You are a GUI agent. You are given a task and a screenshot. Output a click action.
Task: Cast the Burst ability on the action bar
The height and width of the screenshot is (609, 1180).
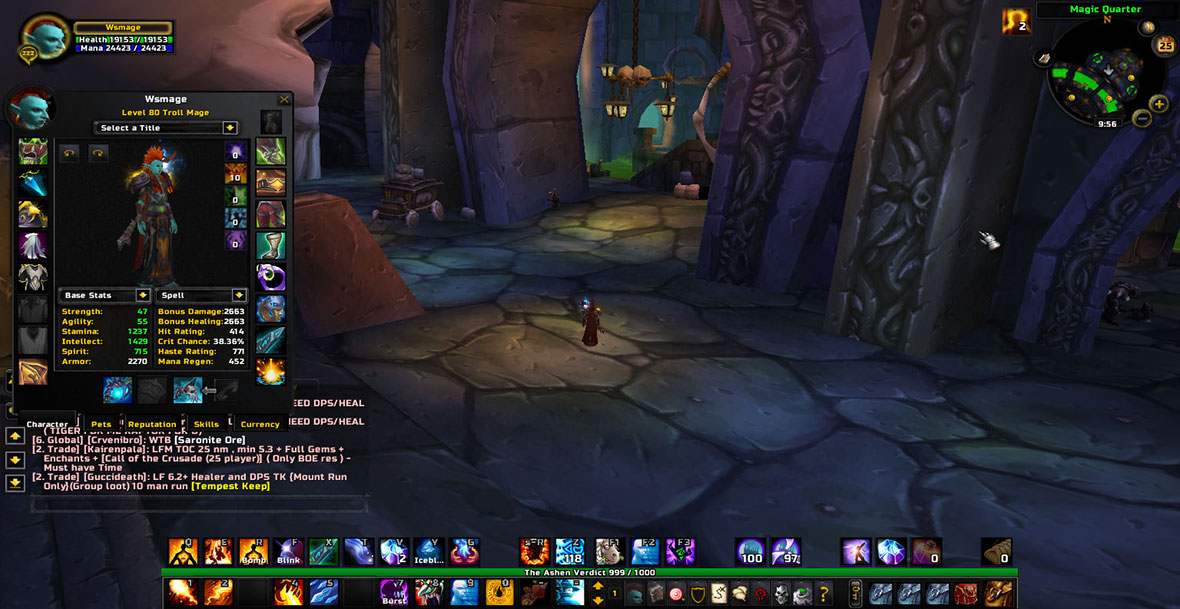(394, 593)
